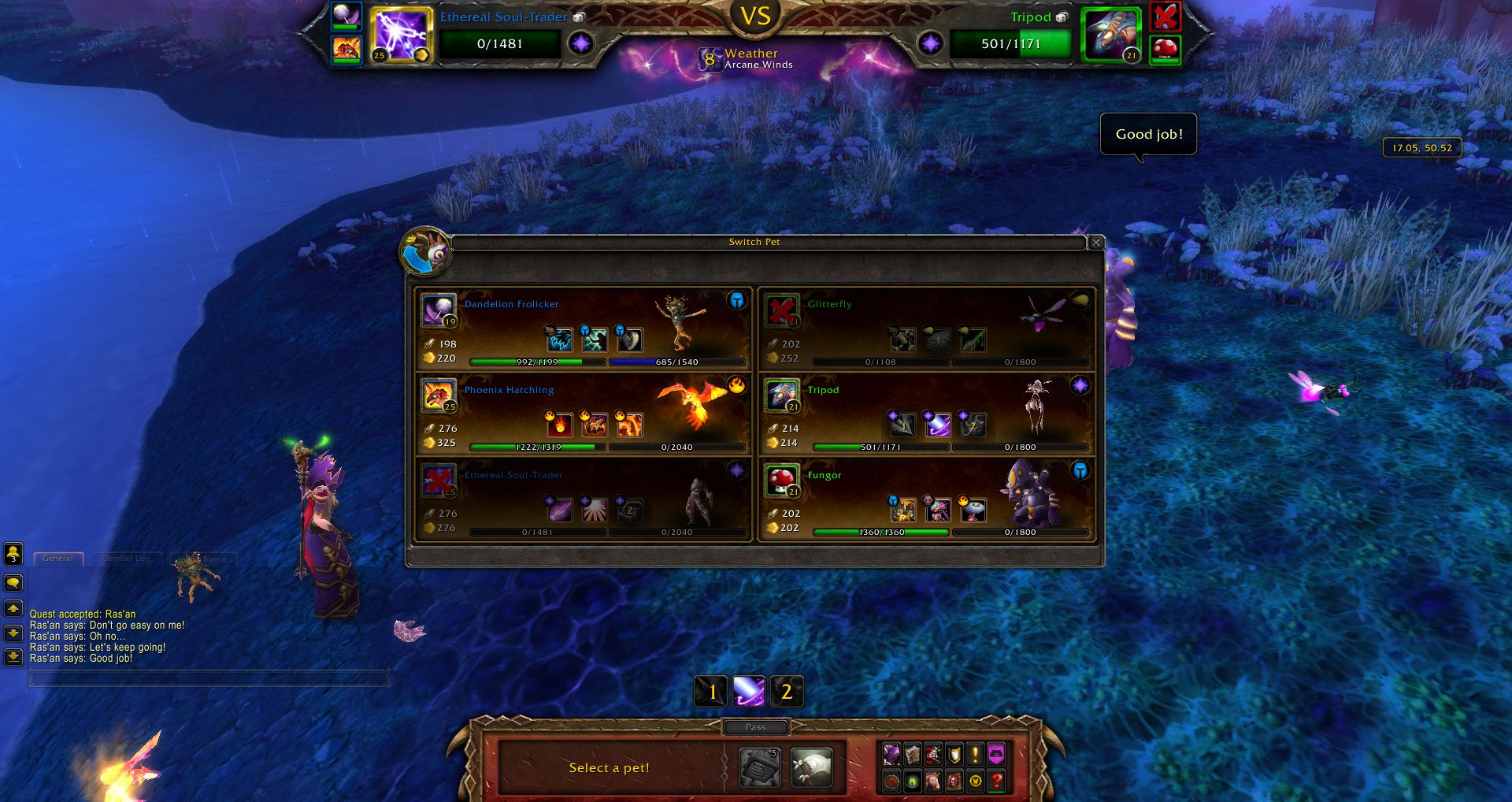
Task: Activate the purple arcane beam ability
Action: [x=748, y=692]
